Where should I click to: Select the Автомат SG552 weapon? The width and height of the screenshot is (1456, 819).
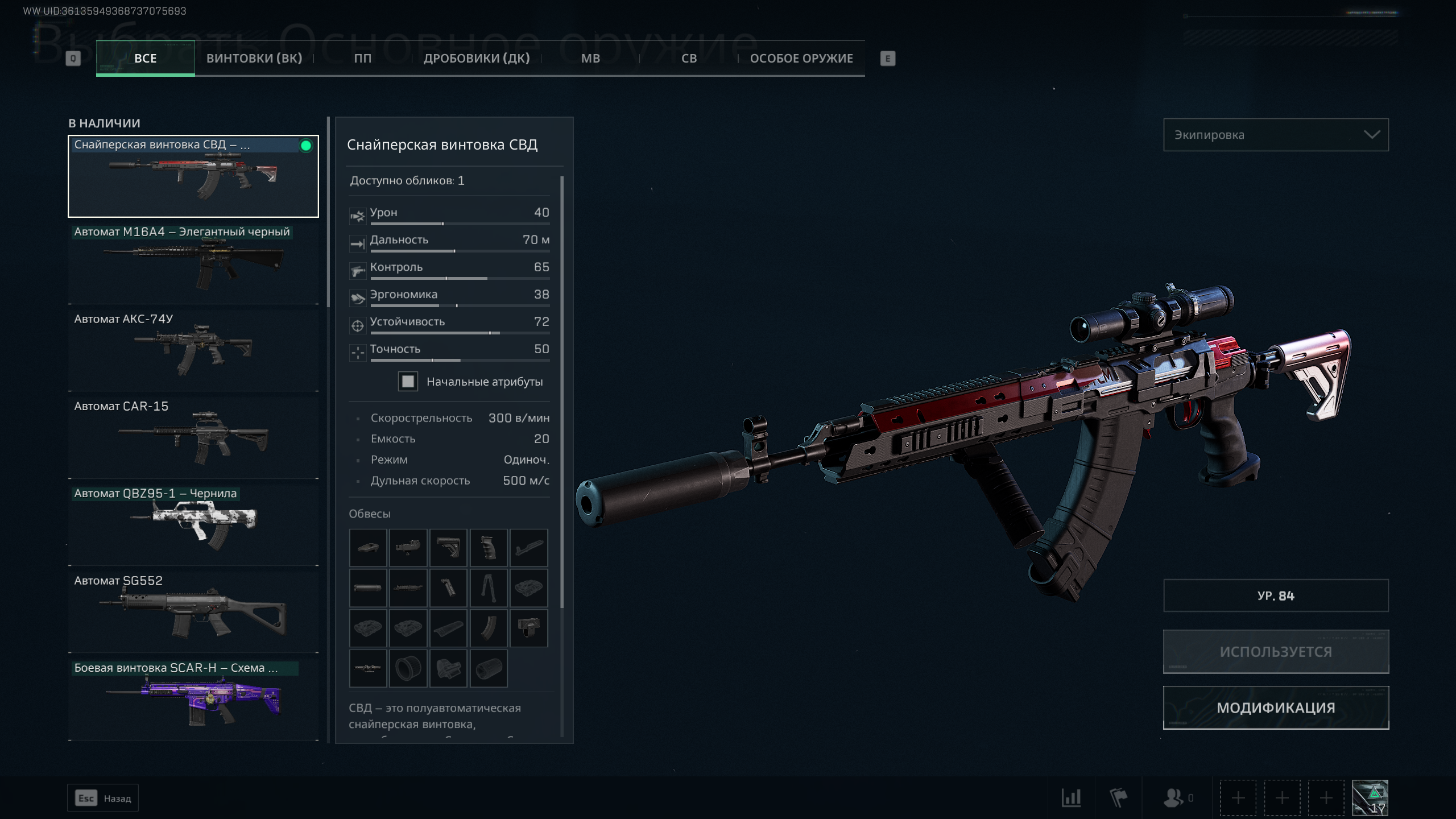[x=193, y=610]
